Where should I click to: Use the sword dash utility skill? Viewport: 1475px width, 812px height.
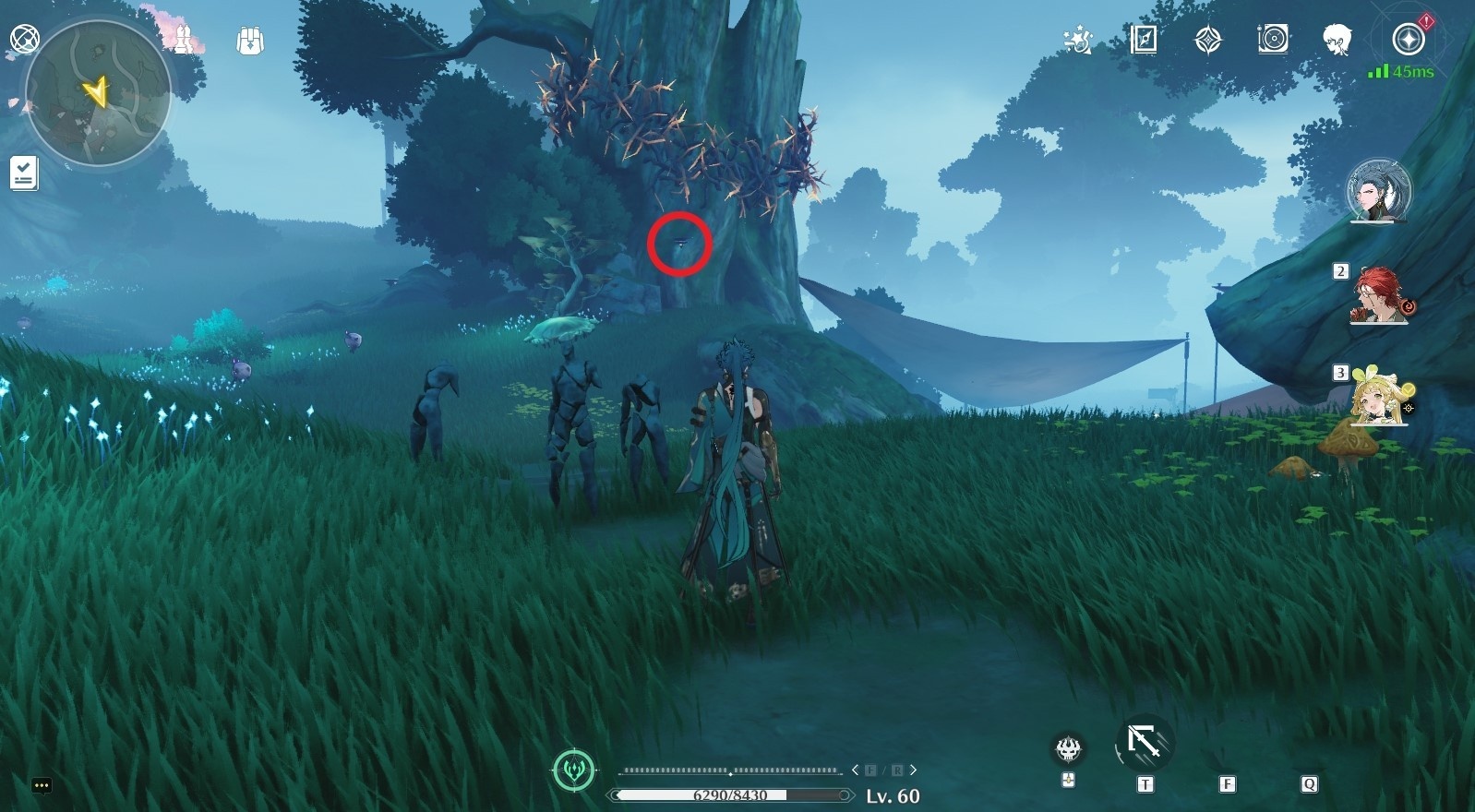(1145, 743)
